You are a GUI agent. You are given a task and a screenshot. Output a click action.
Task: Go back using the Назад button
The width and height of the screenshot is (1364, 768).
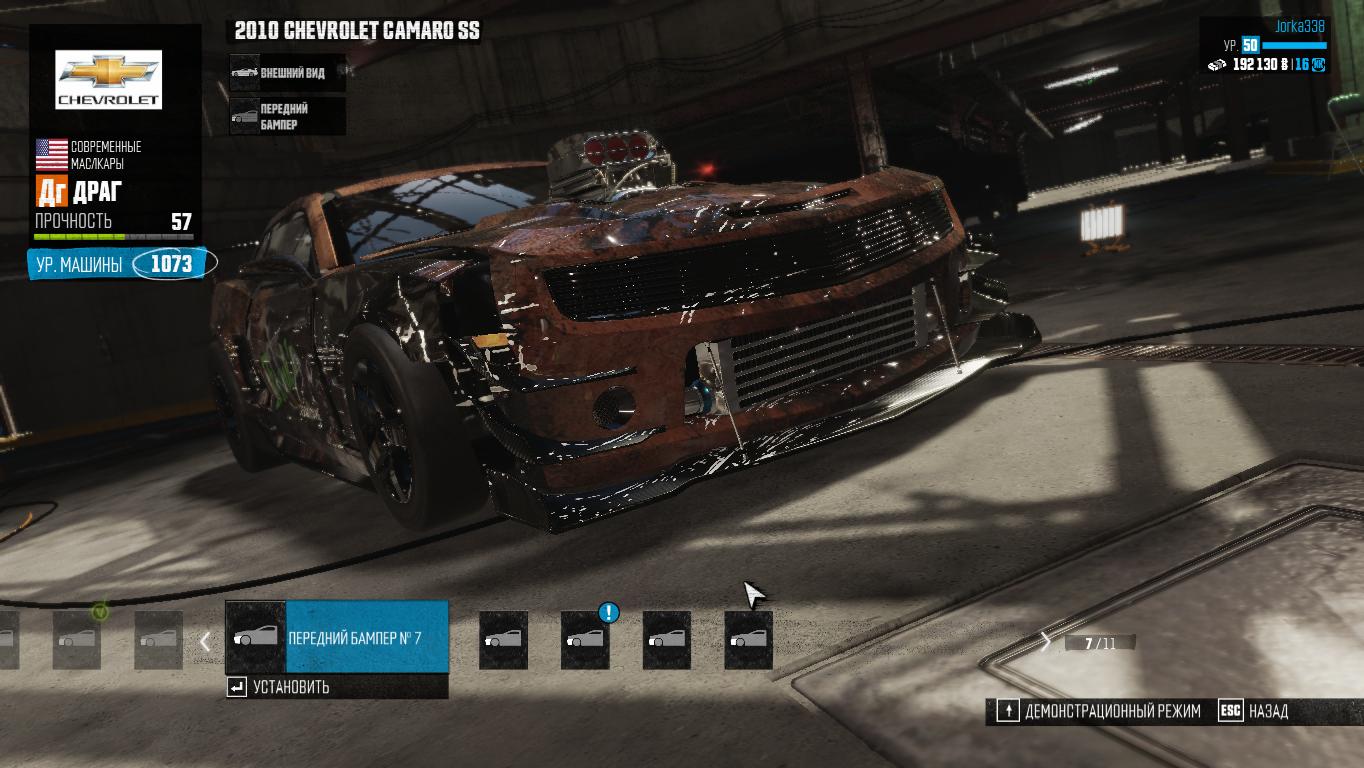(x=1256, y=711)
